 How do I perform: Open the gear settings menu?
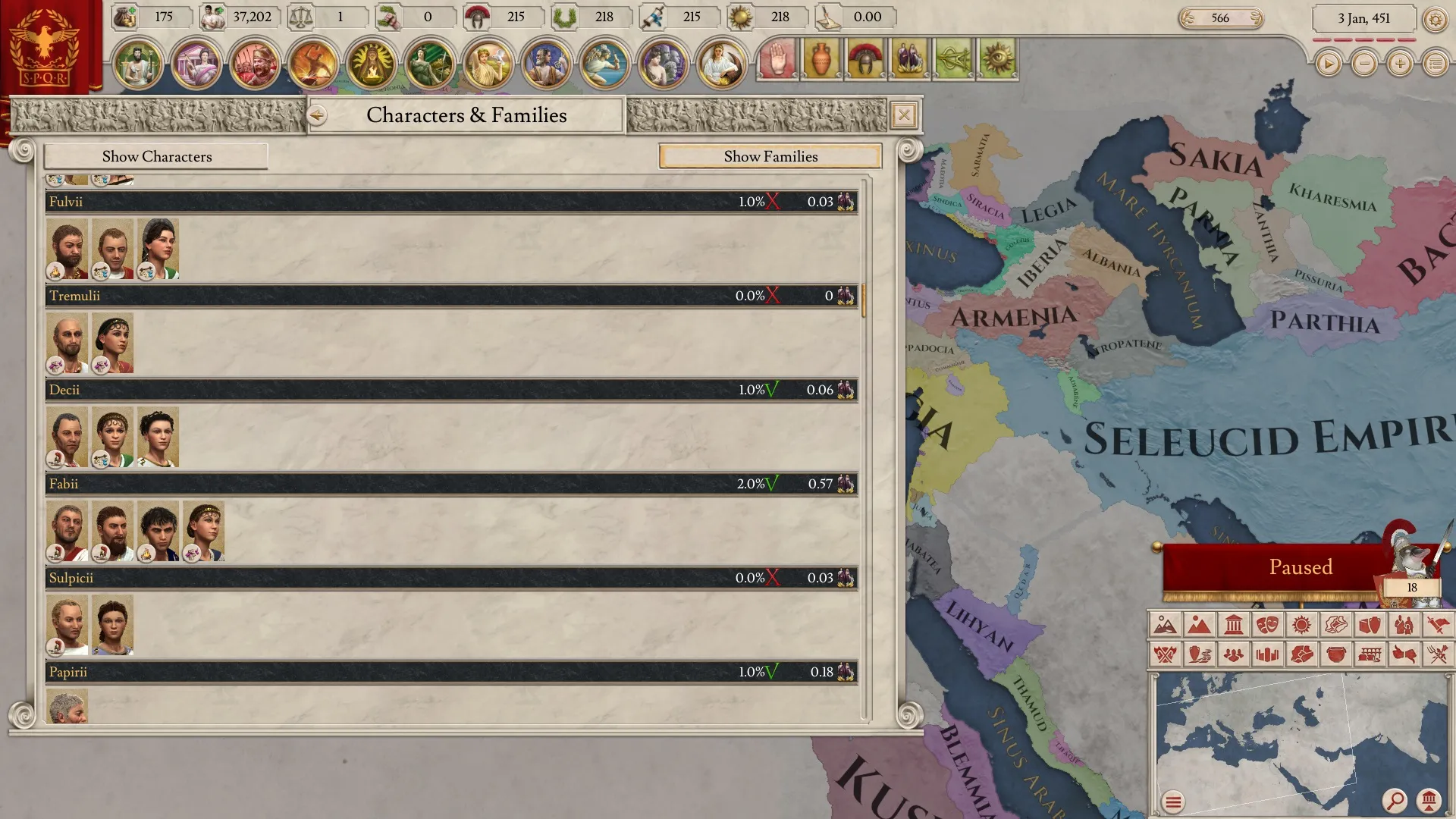pyautogui.click(x=1435, y=19)
